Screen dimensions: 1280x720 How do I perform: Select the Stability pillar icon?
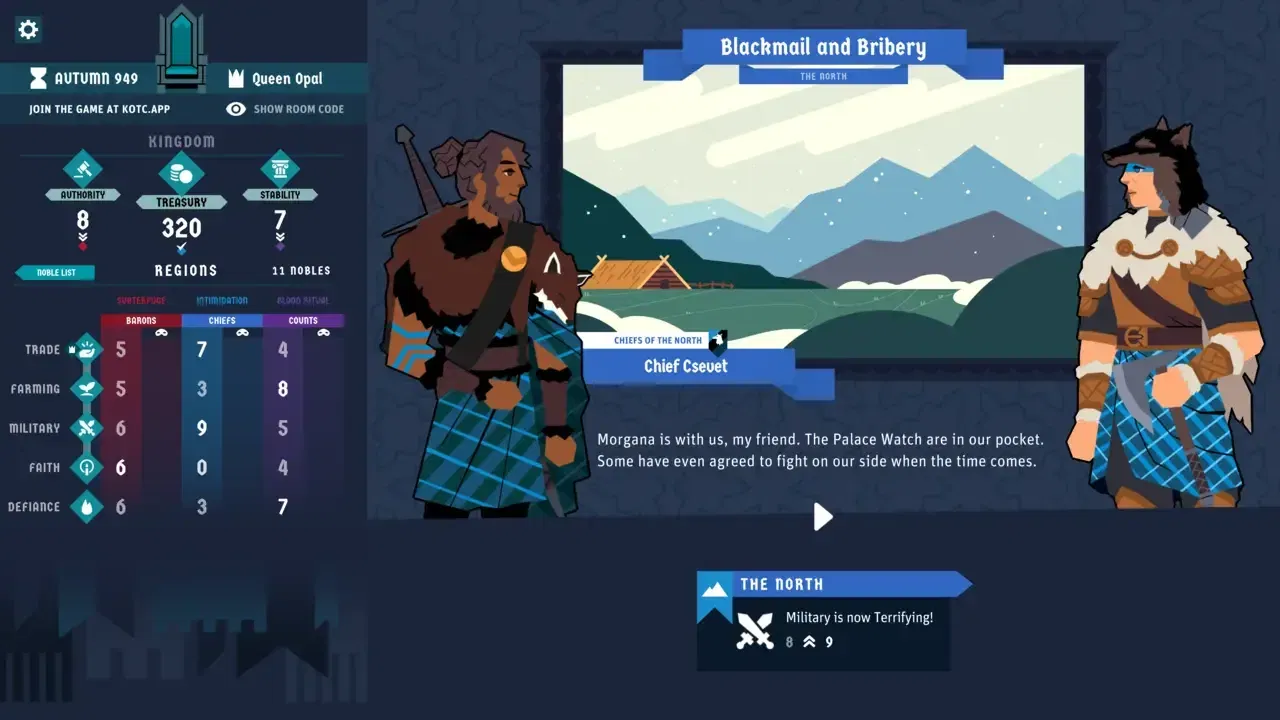[x=281, y=172]
